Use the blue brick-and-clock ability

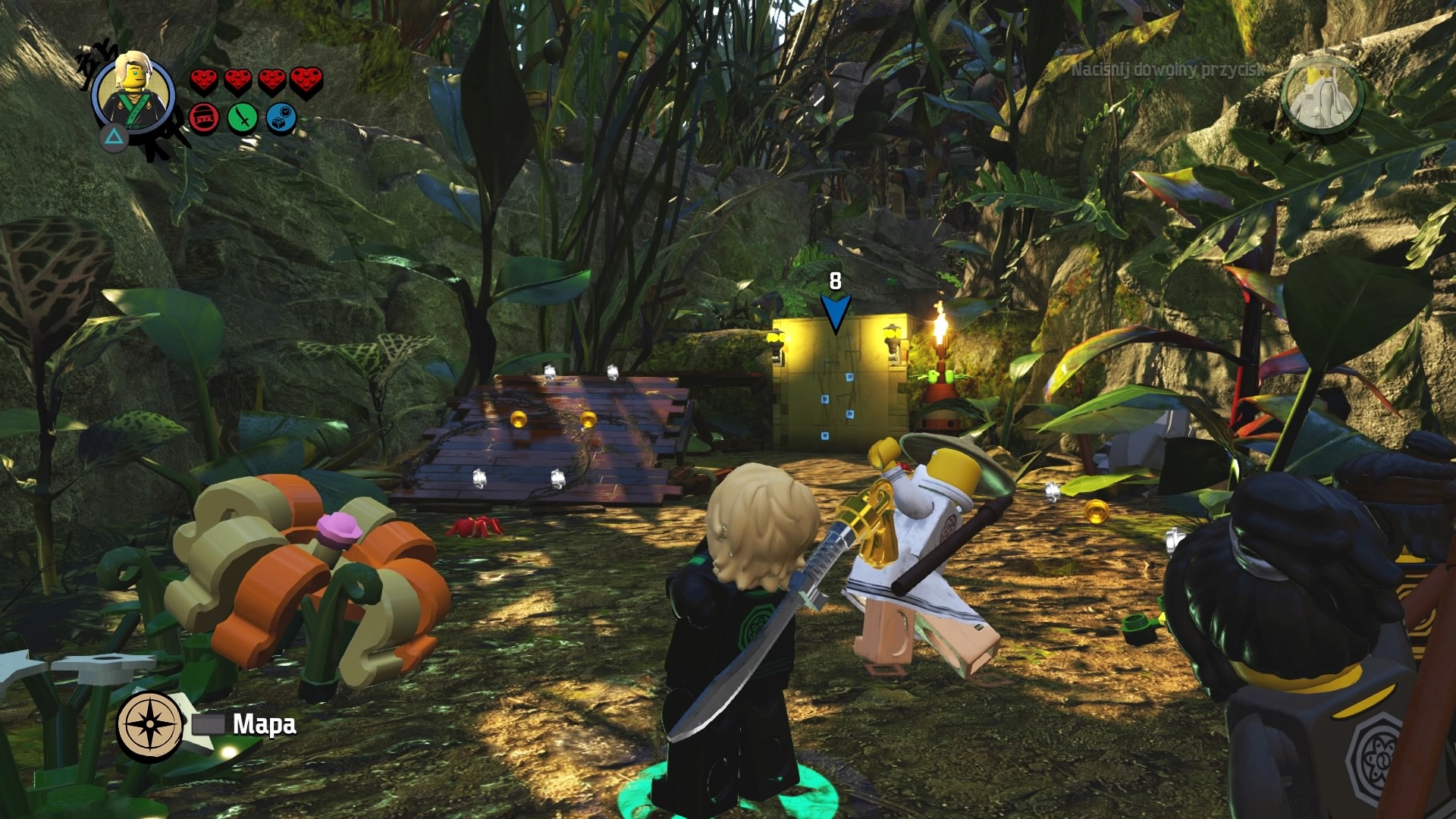[281, 119]
